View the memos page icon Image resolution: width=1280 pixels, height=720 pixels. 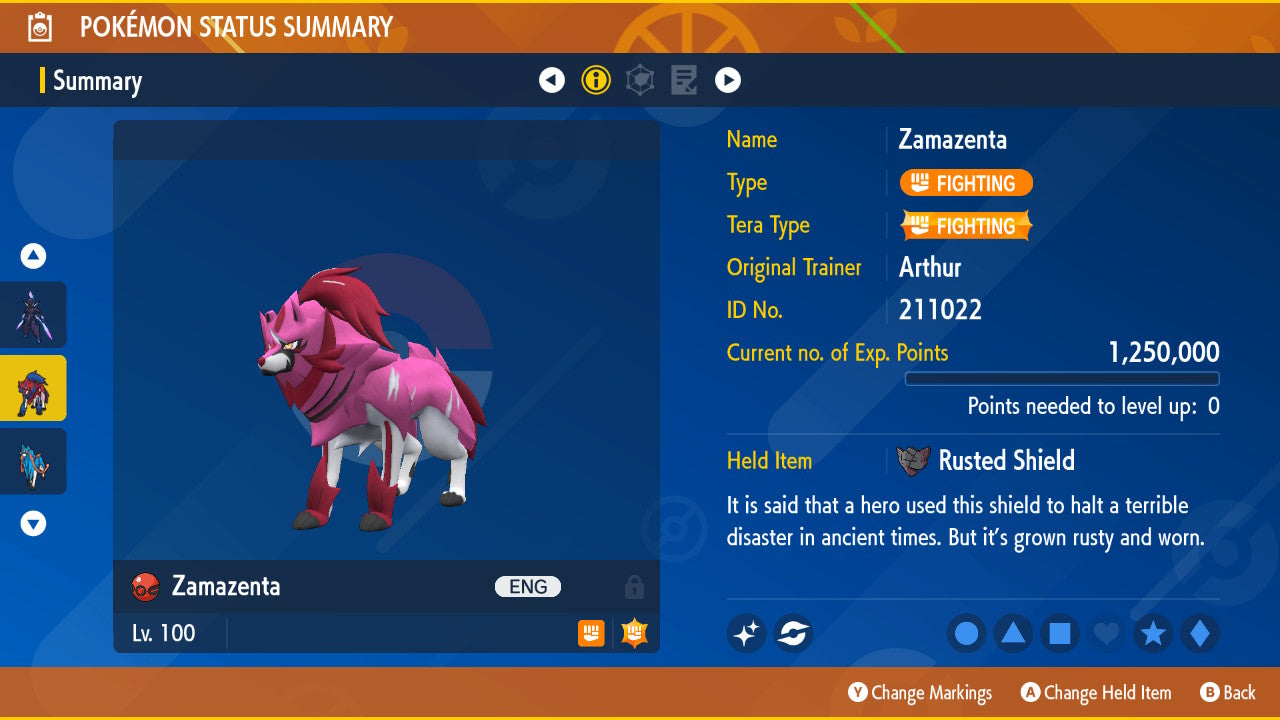pyautogui.click(x=684, y=79)
